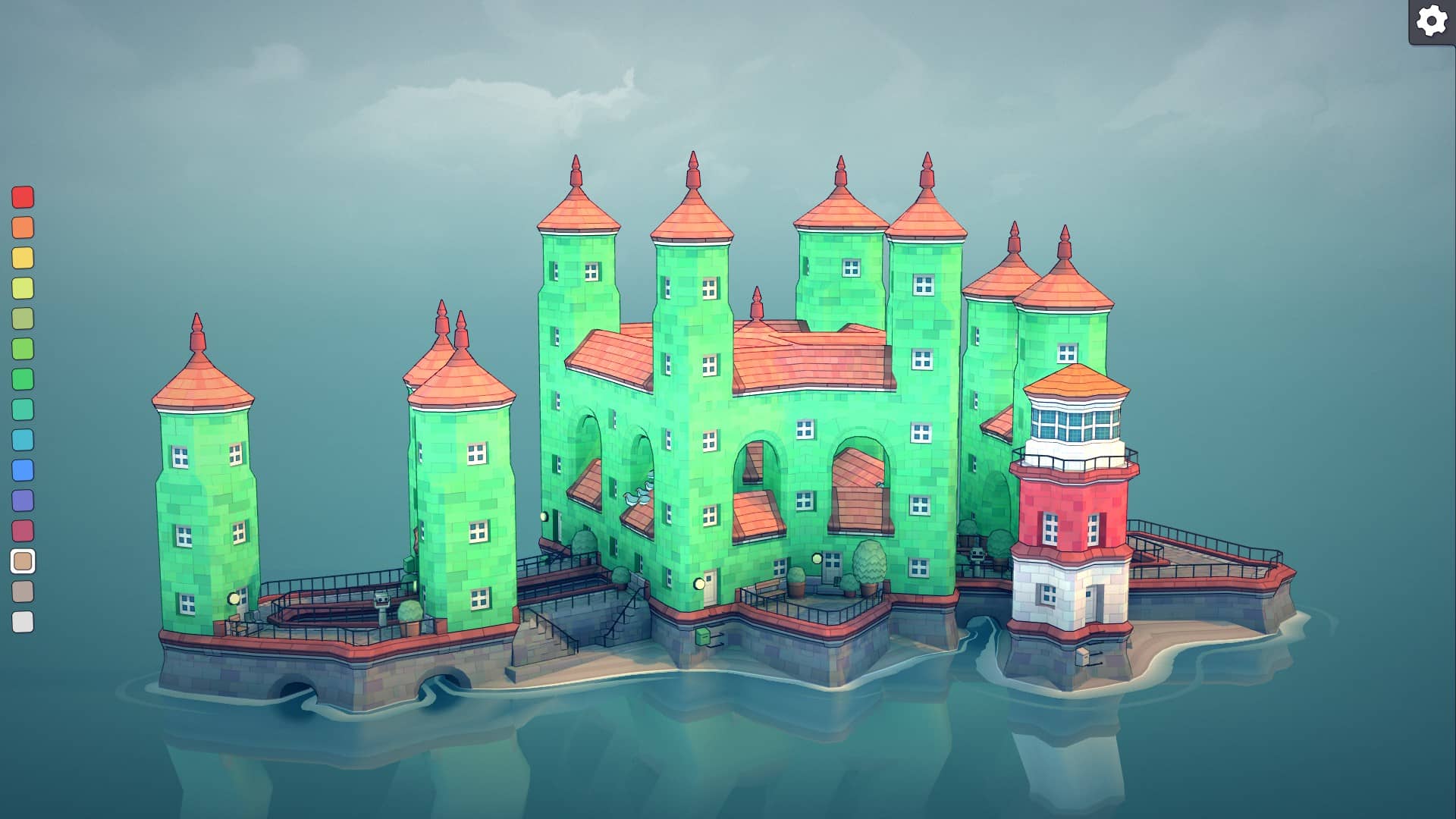1456x819 pixels.
Task: Pick the taupe brown color swatch
Action: [23, 592]
